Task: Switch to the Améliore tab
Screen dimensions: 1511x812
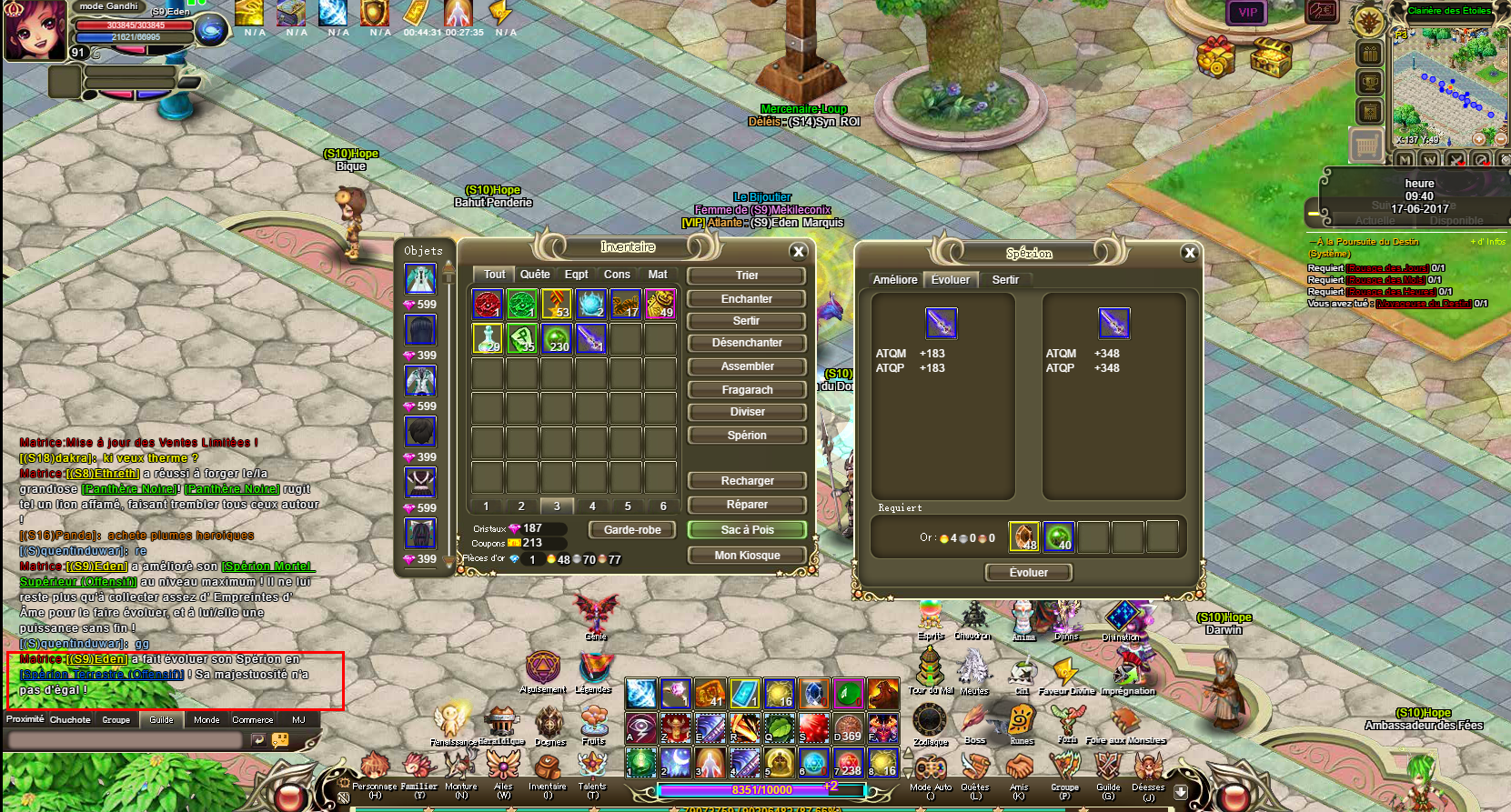Action: 895,280
